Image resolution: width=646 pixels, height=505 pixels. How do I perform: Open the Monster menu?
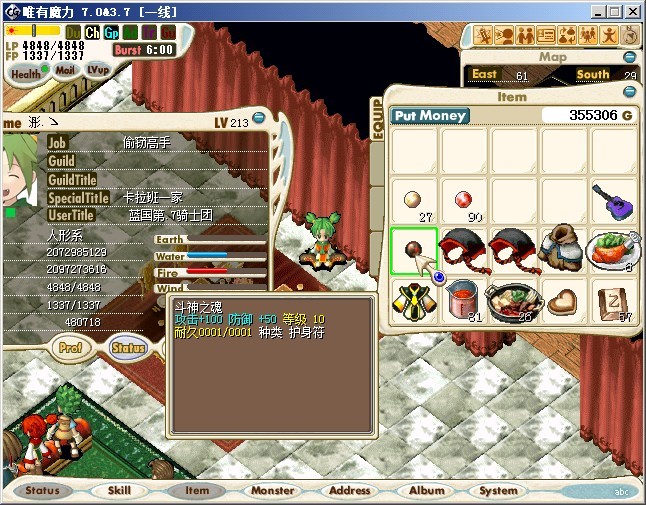272,491
